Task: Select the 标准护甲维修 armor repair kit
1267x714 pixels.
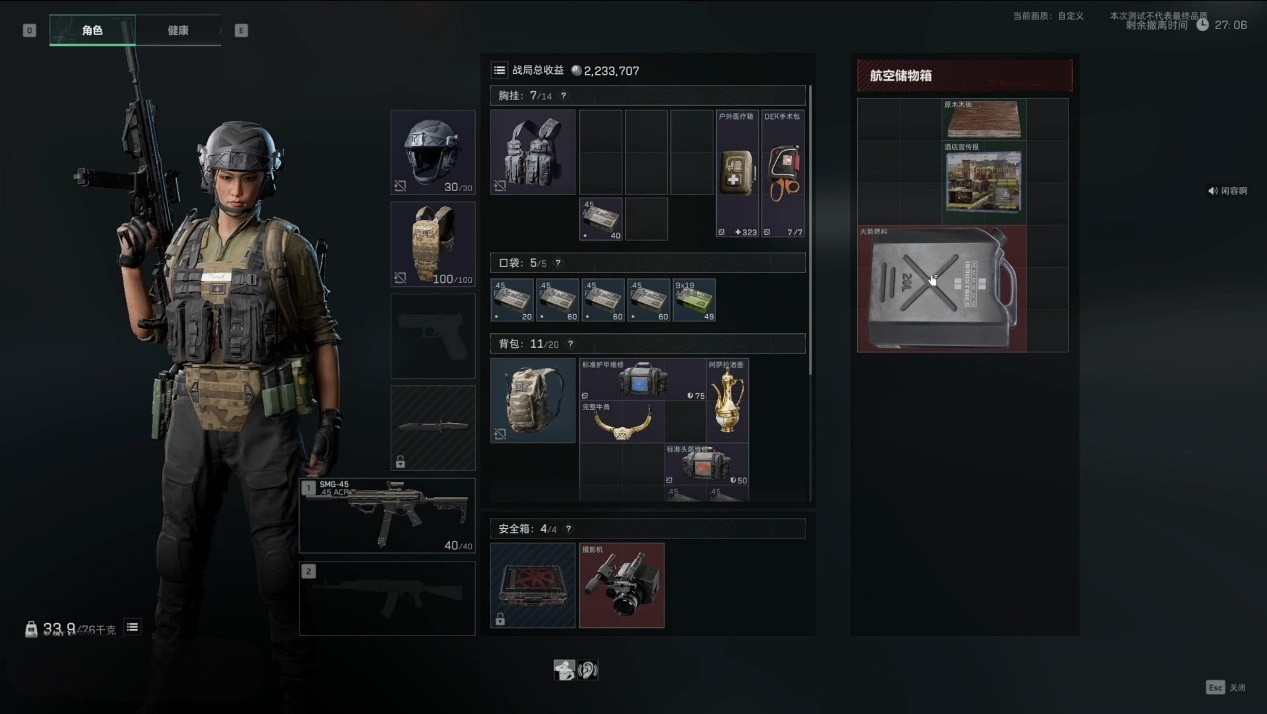Action: 642,380
